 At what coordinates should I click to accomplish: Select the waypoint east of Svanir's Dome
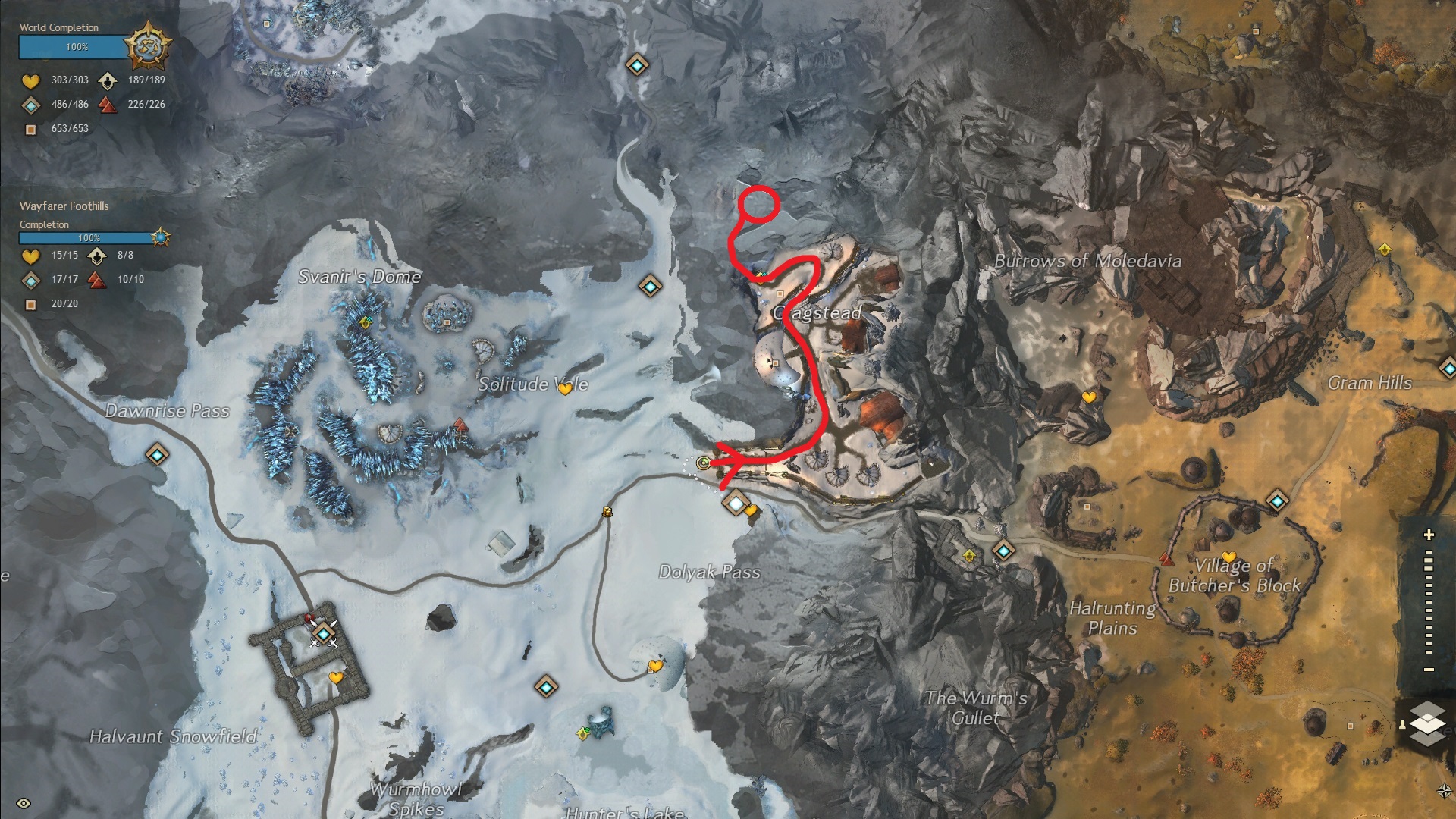[650, 286]
